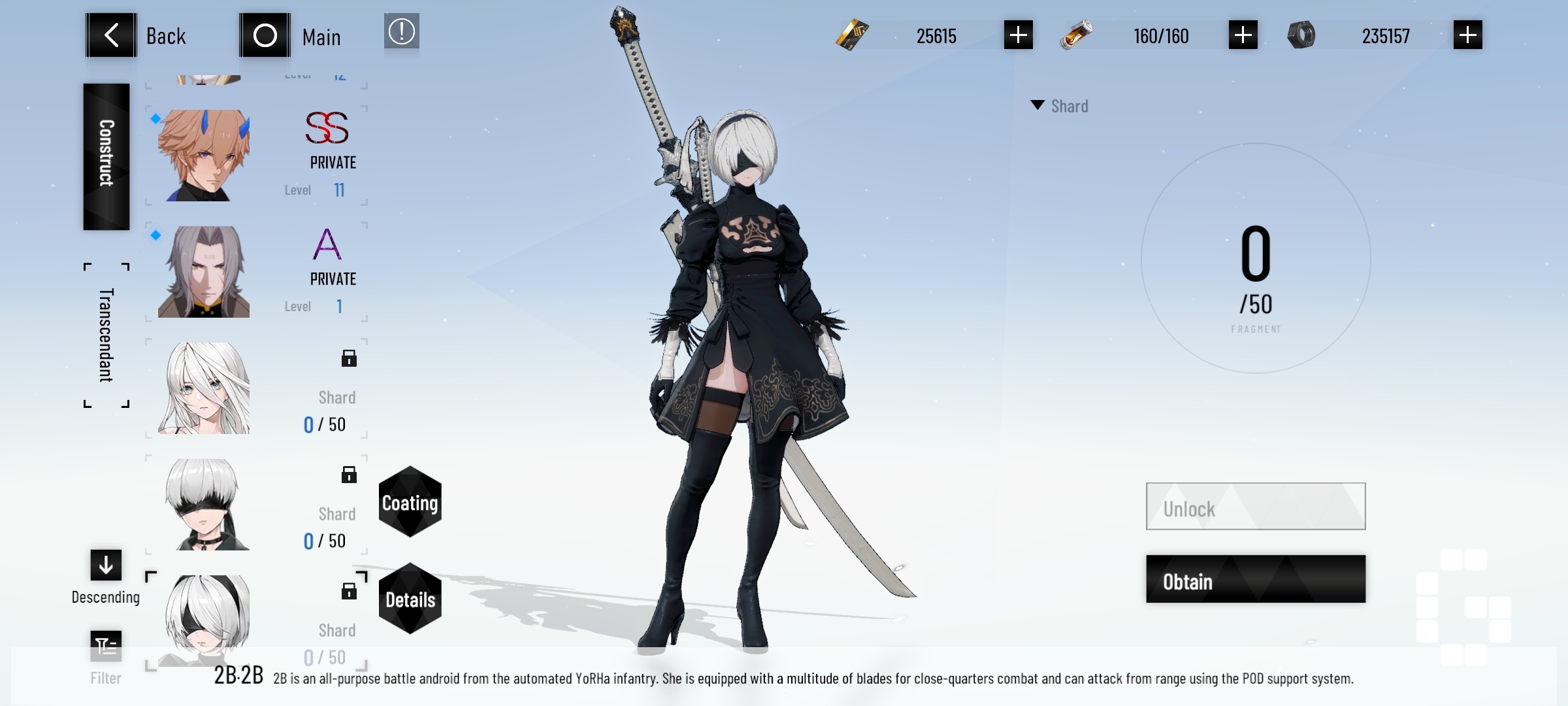Collapse the Shard section triangle
Image resolution: width=1568 pixels, height=706 pixels.
[1036, 105]
